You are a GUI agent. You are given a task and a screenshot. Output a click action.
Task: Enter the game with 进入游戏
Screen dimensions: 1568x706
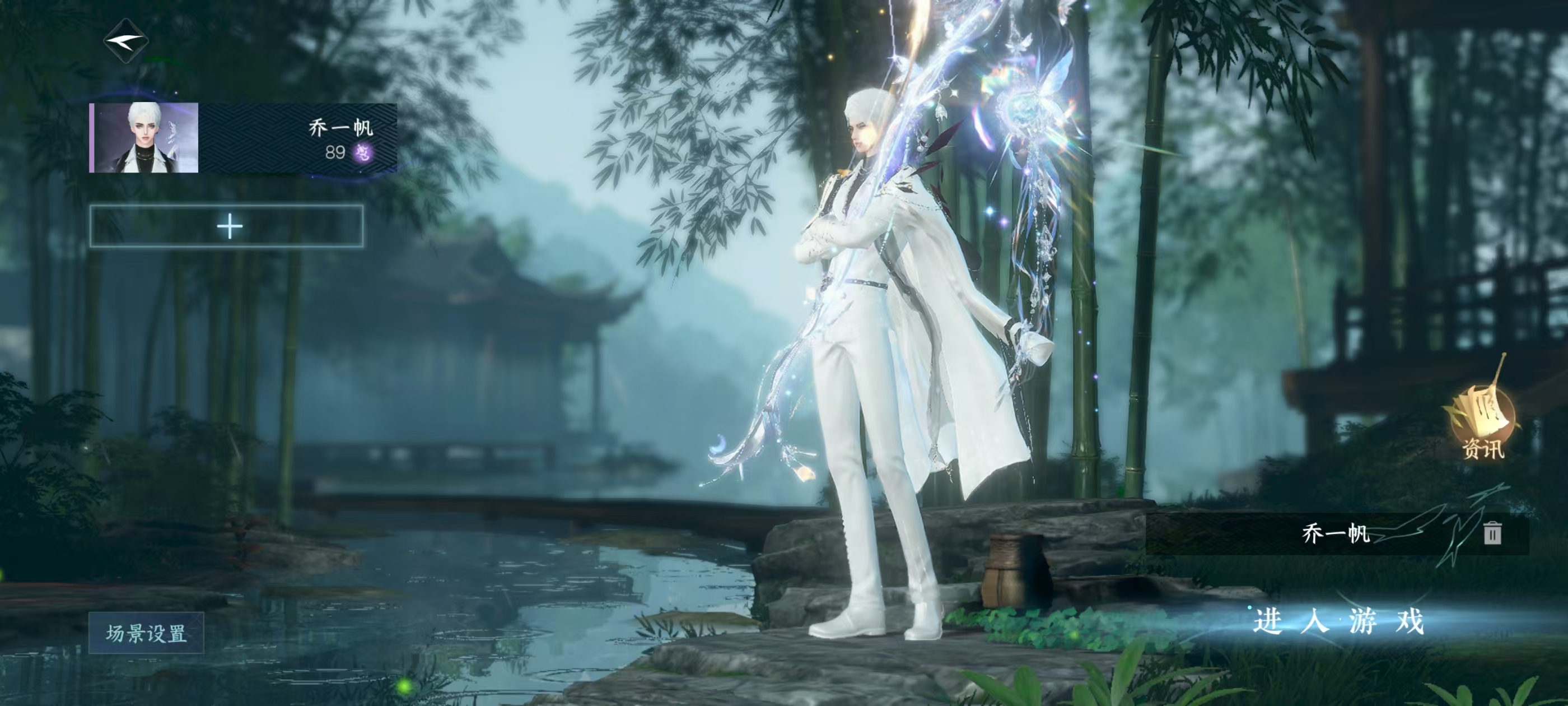coord(1338,622)
